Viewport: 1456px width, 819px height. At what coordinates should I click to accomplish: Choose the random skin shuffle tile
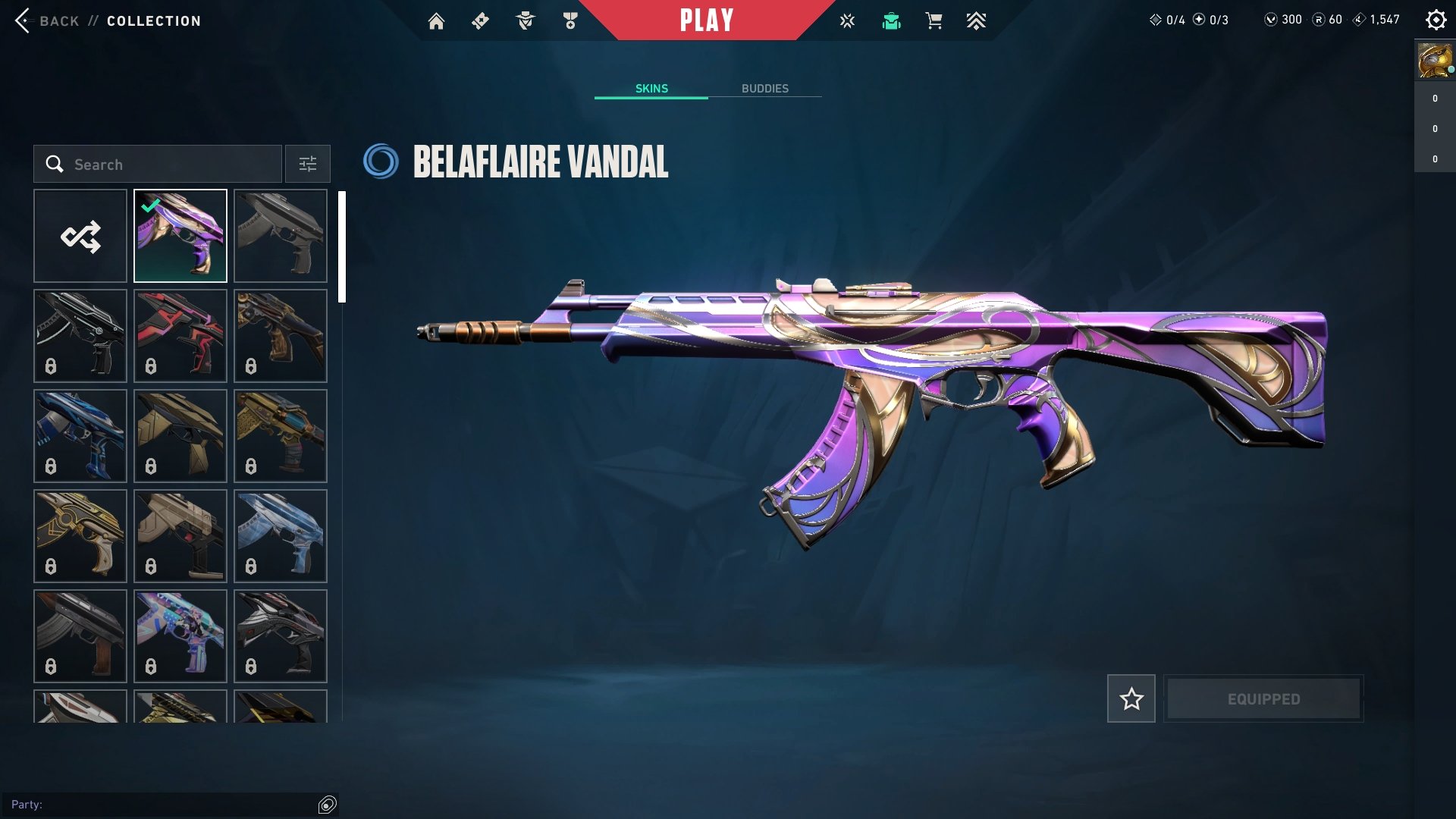[x=80, y=237]
